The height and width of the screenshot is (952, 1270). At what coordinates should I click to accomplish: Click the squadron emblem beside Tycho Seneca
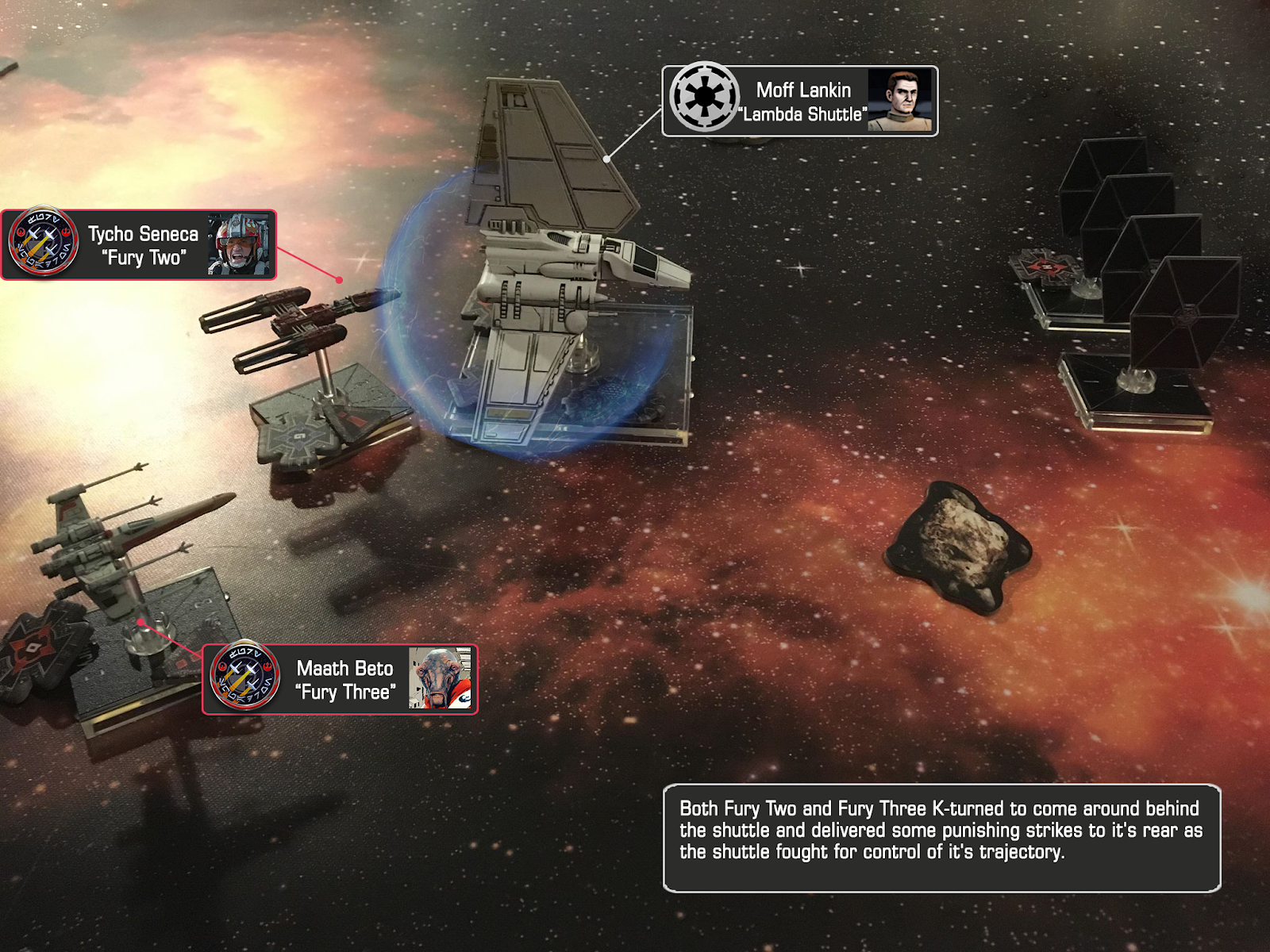44,242
